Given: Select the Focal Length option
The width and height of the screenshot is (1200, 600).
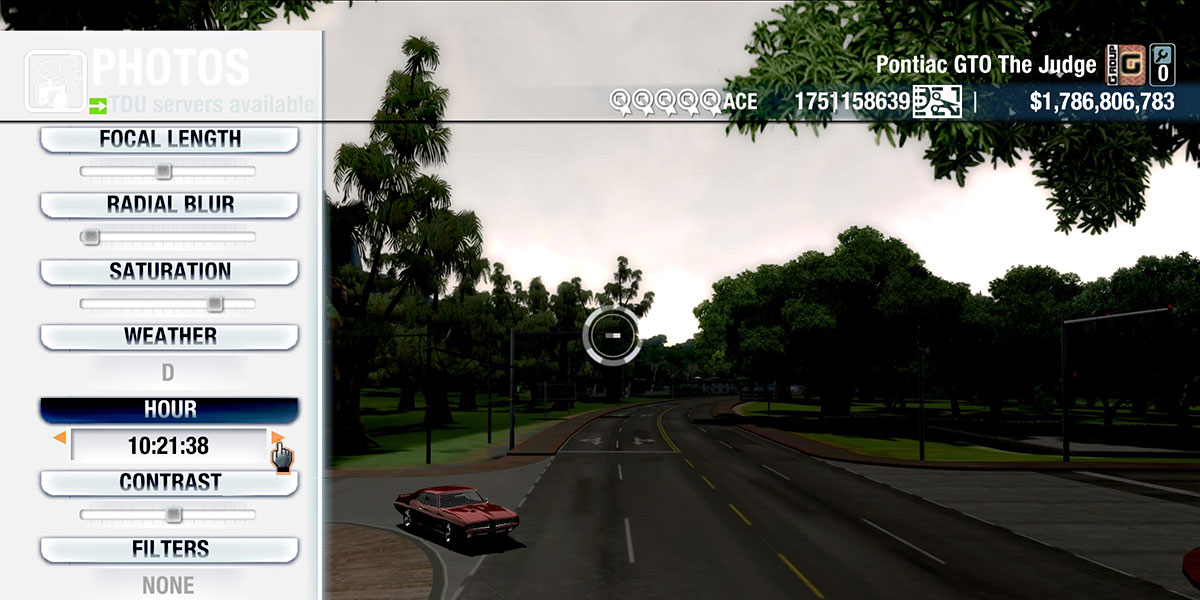Looking at the screenshot, I should [x=169, y=140].
